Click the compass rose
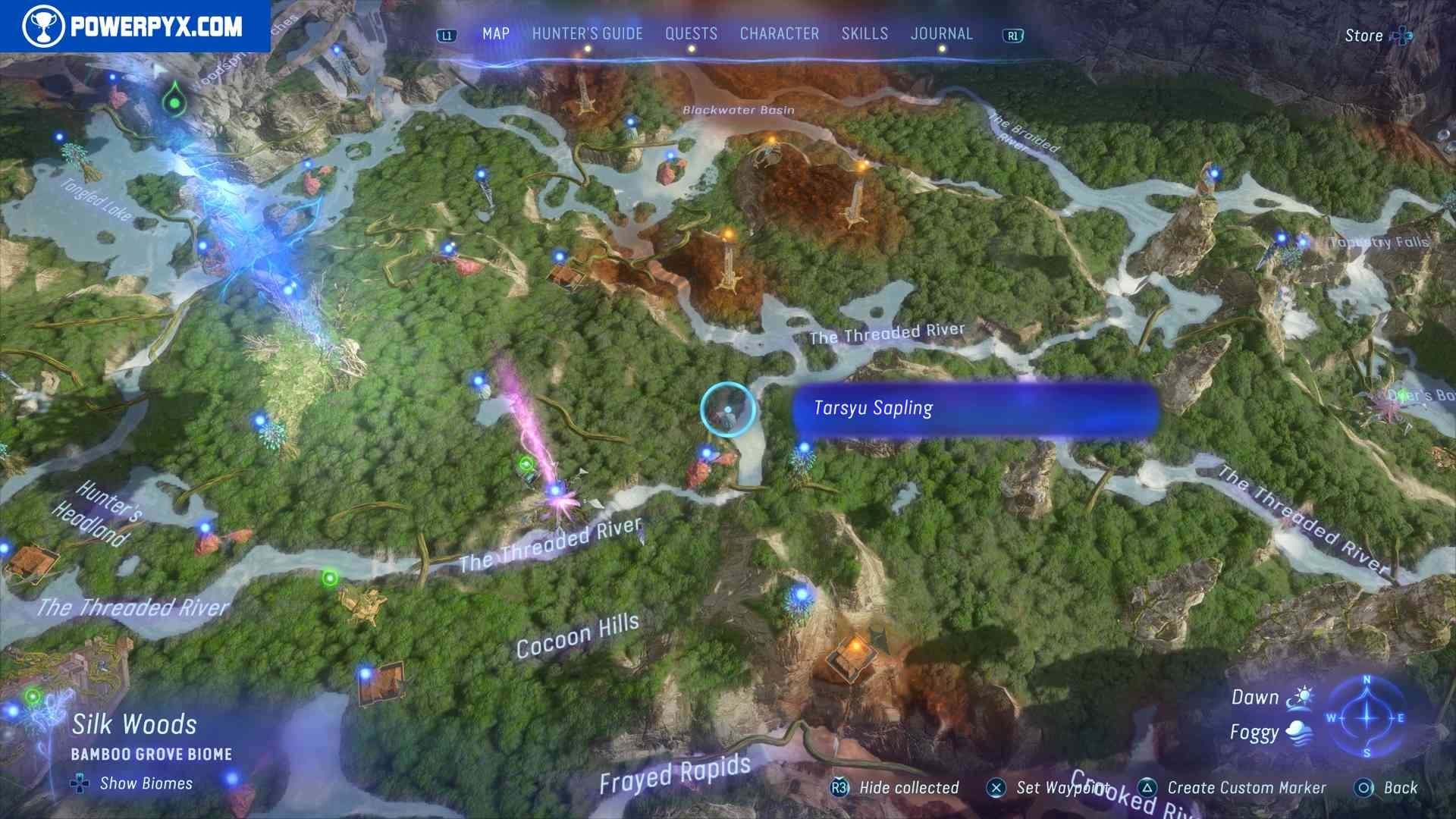This screenshot has width=1456, height=819. click(x=1367, y=717)
